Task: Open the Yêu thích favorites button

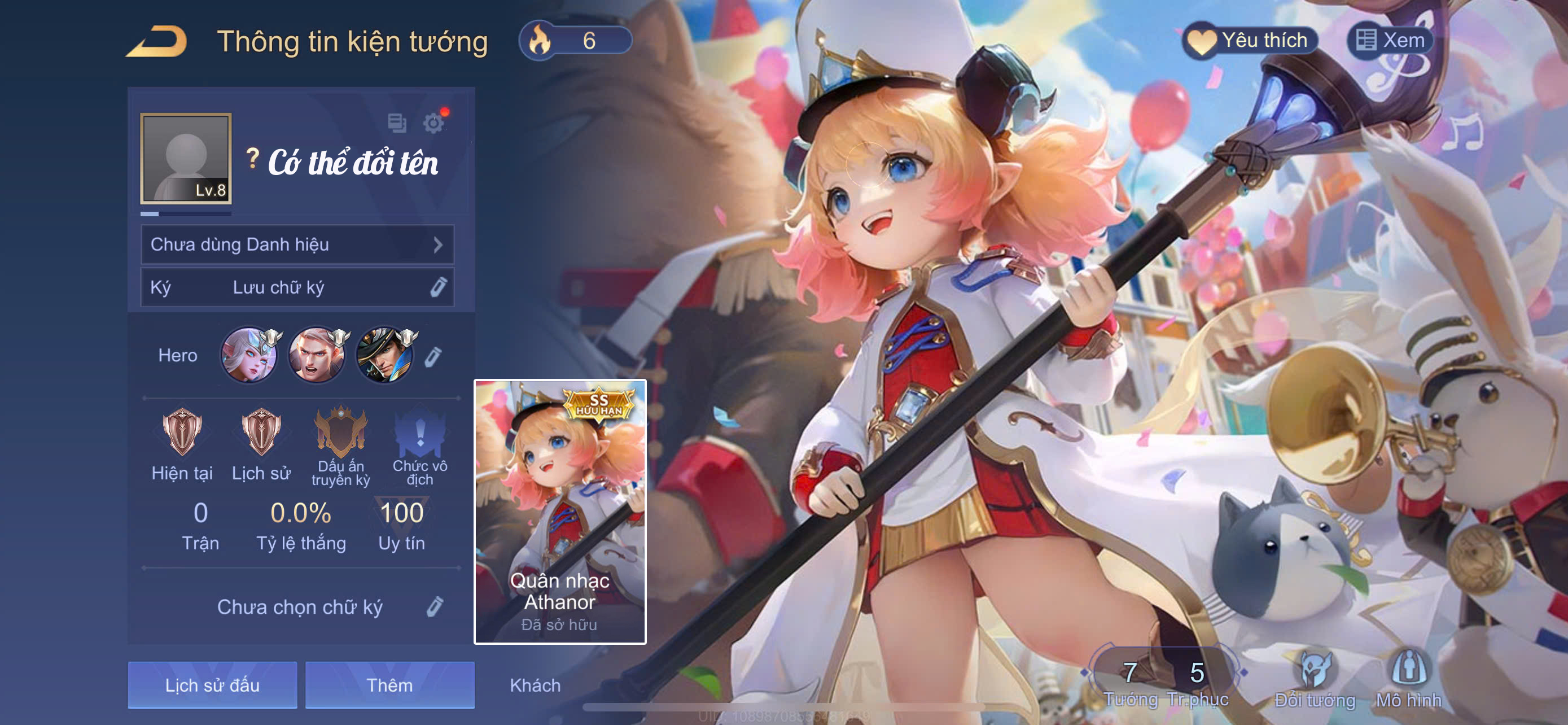Action: click(1251, 41)
